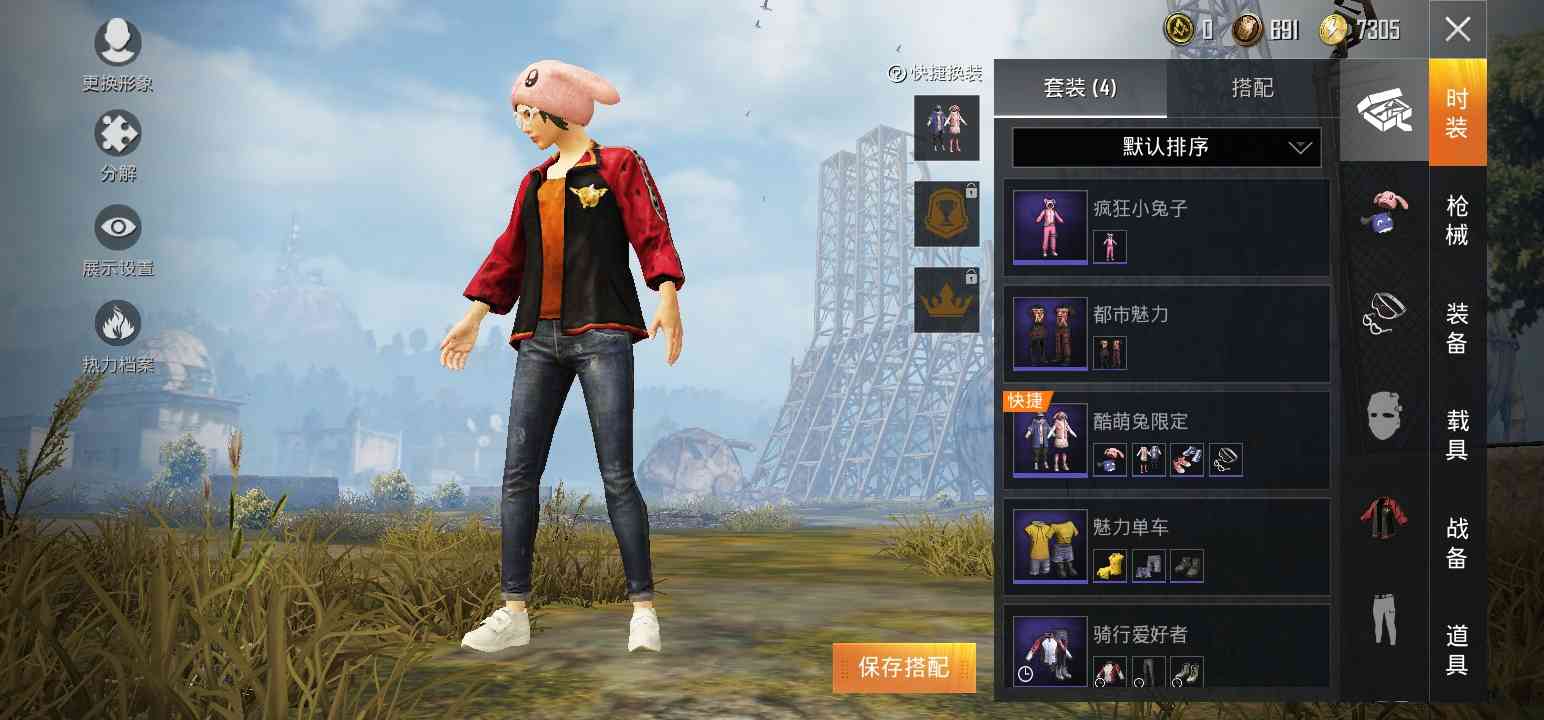Screen dimensions: 1544x720
Task: Click the 快捷换装 quick-change outfit thumbnail
Action: click(946, 128)
